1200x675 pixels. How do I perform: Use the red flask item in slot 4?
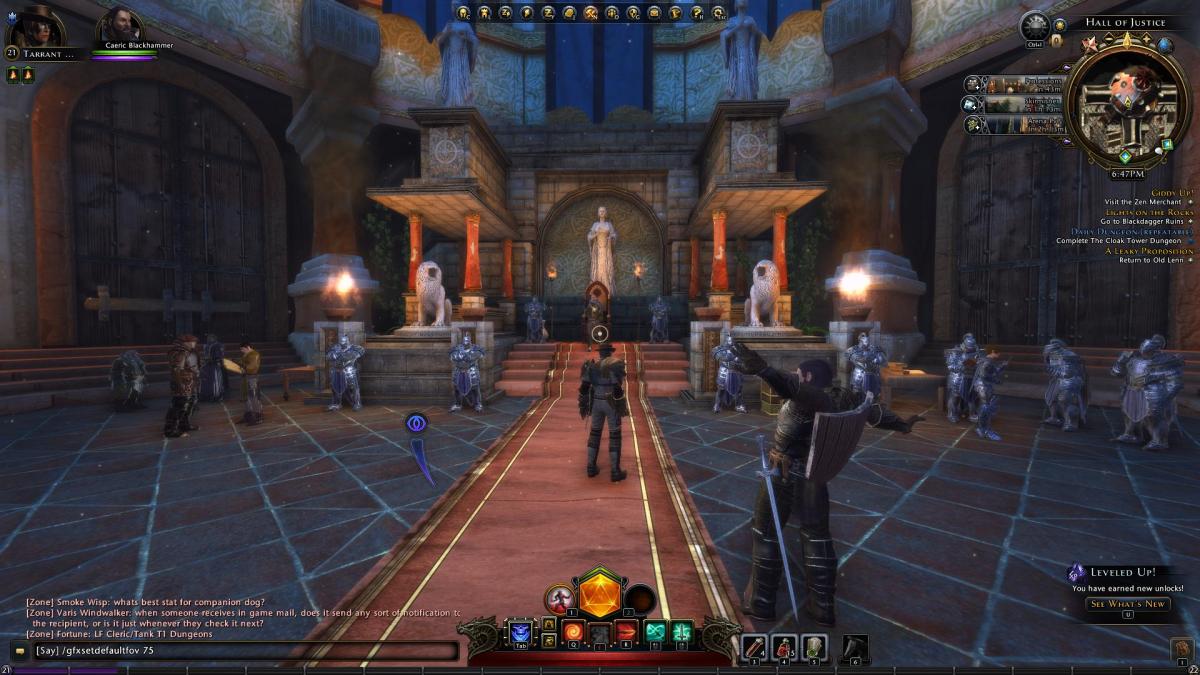pos(785,648)
